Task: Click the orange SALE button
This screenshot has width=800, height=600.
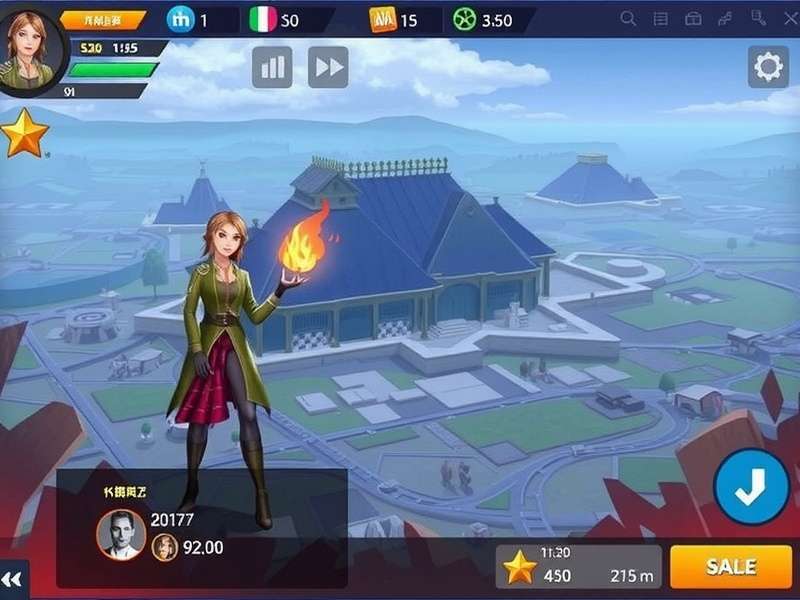Action: 731,567
